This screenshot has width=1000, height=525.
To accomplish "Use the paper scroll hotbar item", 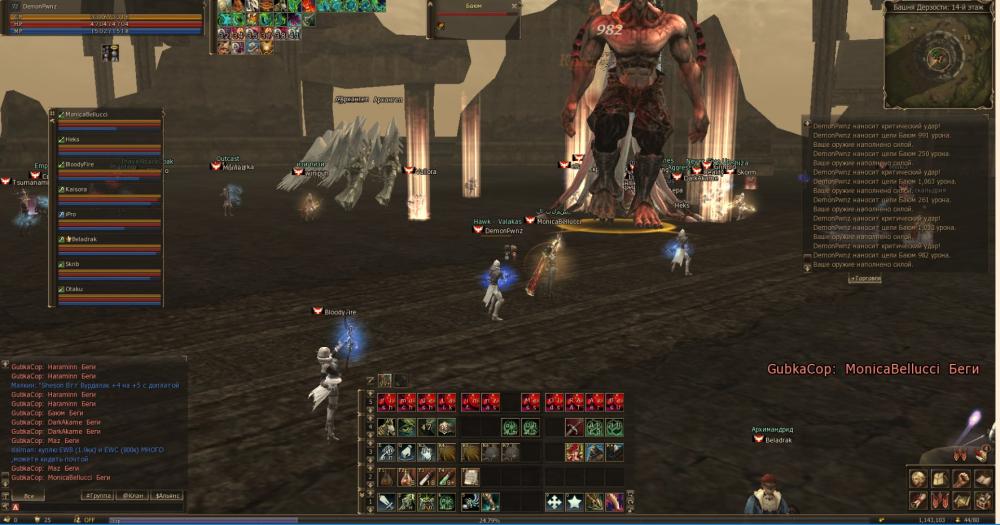I will [x=471, y=477].
